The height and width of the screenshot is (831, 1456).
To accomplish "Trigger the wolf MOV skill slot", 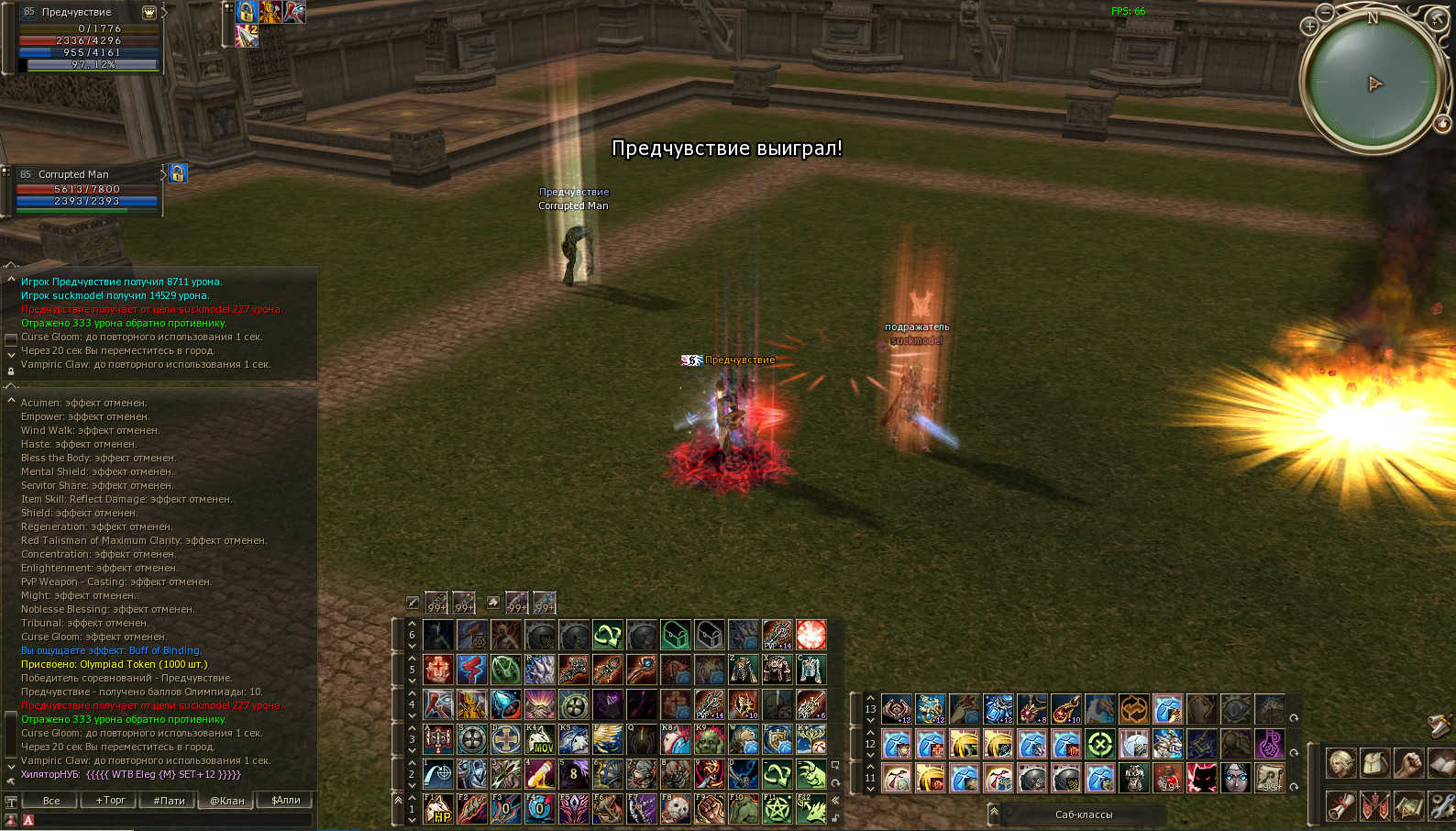I will pyautogui.click(x=540, y=739).
